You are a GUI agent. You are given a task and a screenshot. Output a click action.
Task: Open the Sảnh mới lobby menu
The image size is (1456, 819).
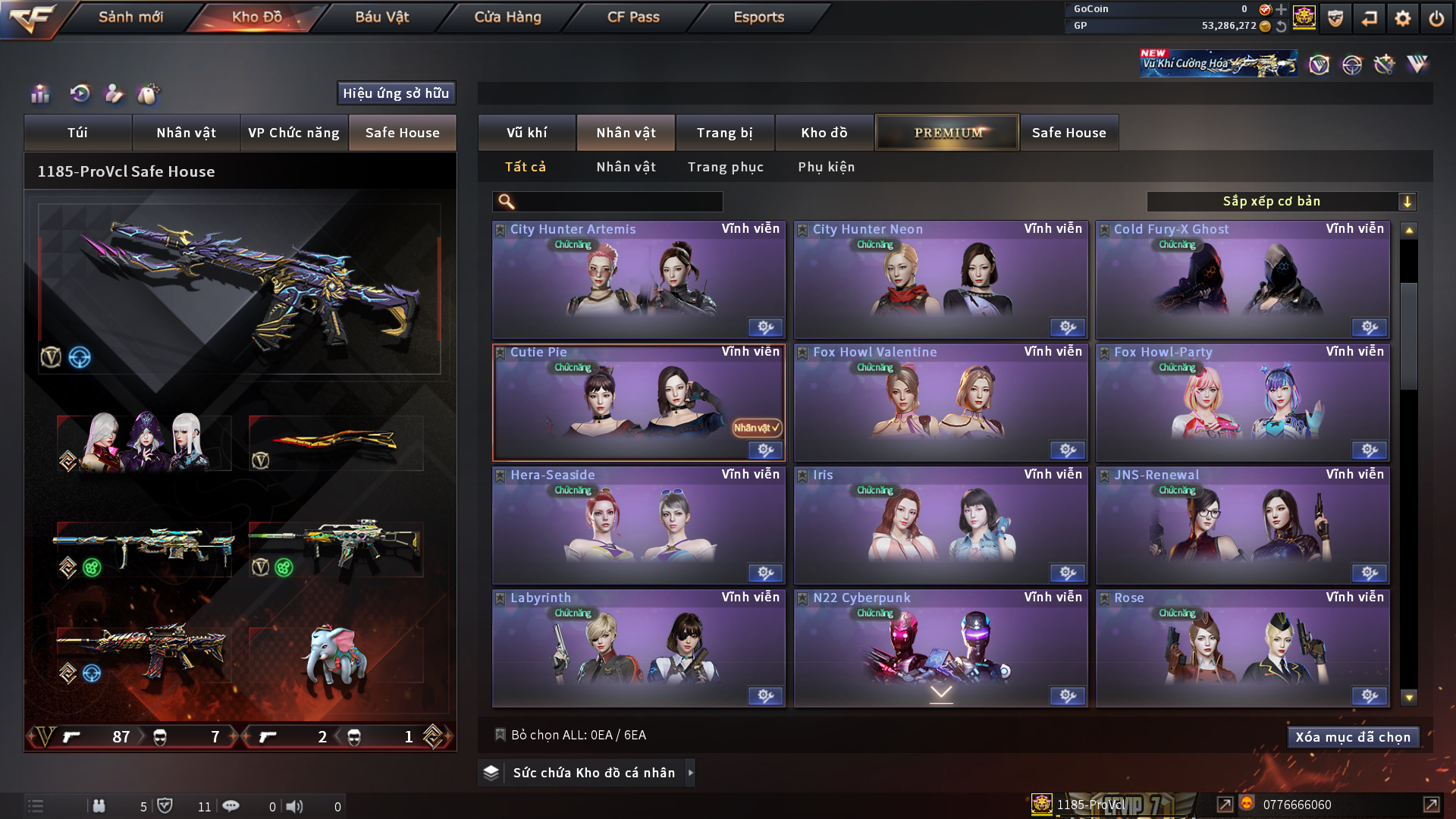click(x=130, y=17)
